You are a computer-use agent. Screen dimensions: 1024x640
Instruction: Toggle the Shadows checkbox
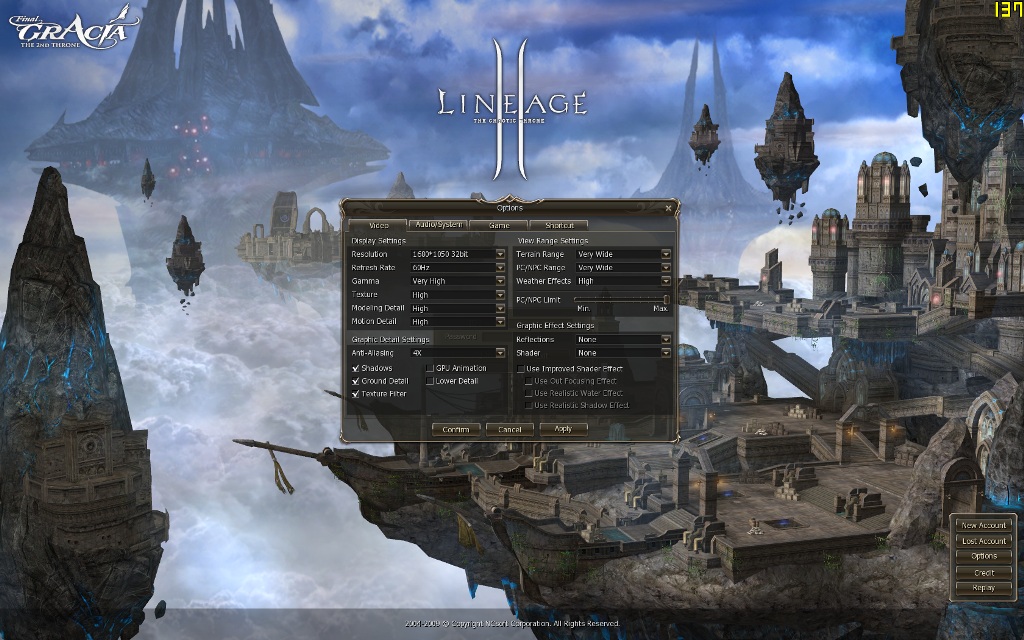point(356,369)
